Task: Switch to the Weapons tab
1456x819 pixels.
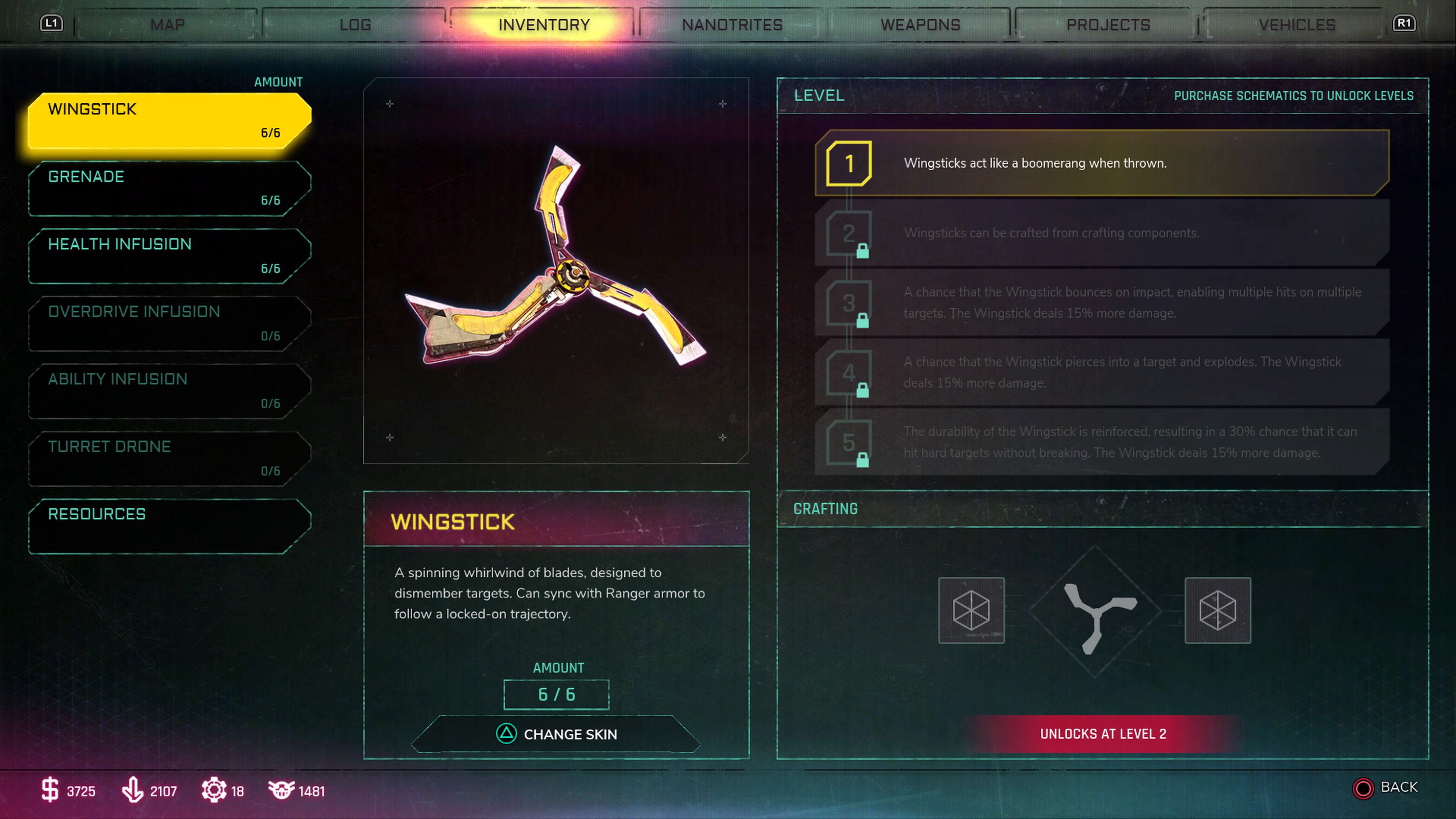Action: coord(919,24)
